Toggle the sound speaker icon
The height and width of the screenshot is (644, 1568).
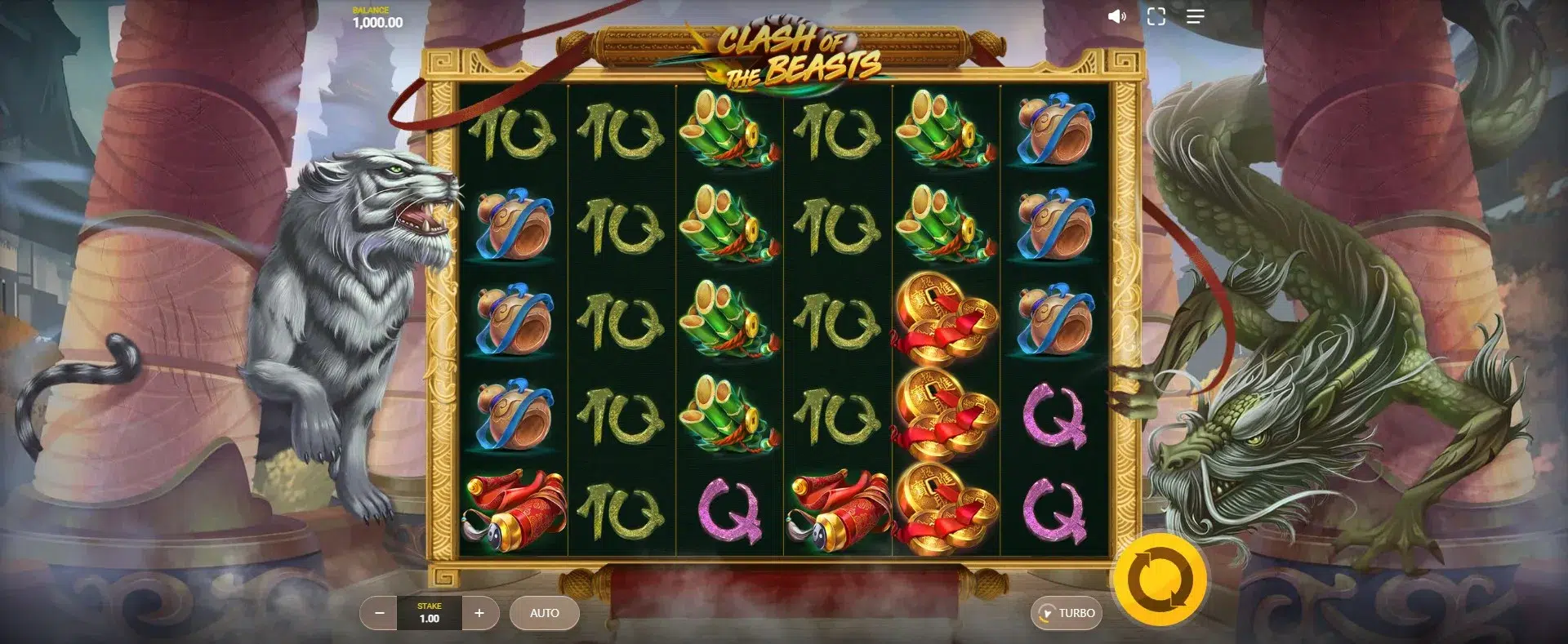1116,16
